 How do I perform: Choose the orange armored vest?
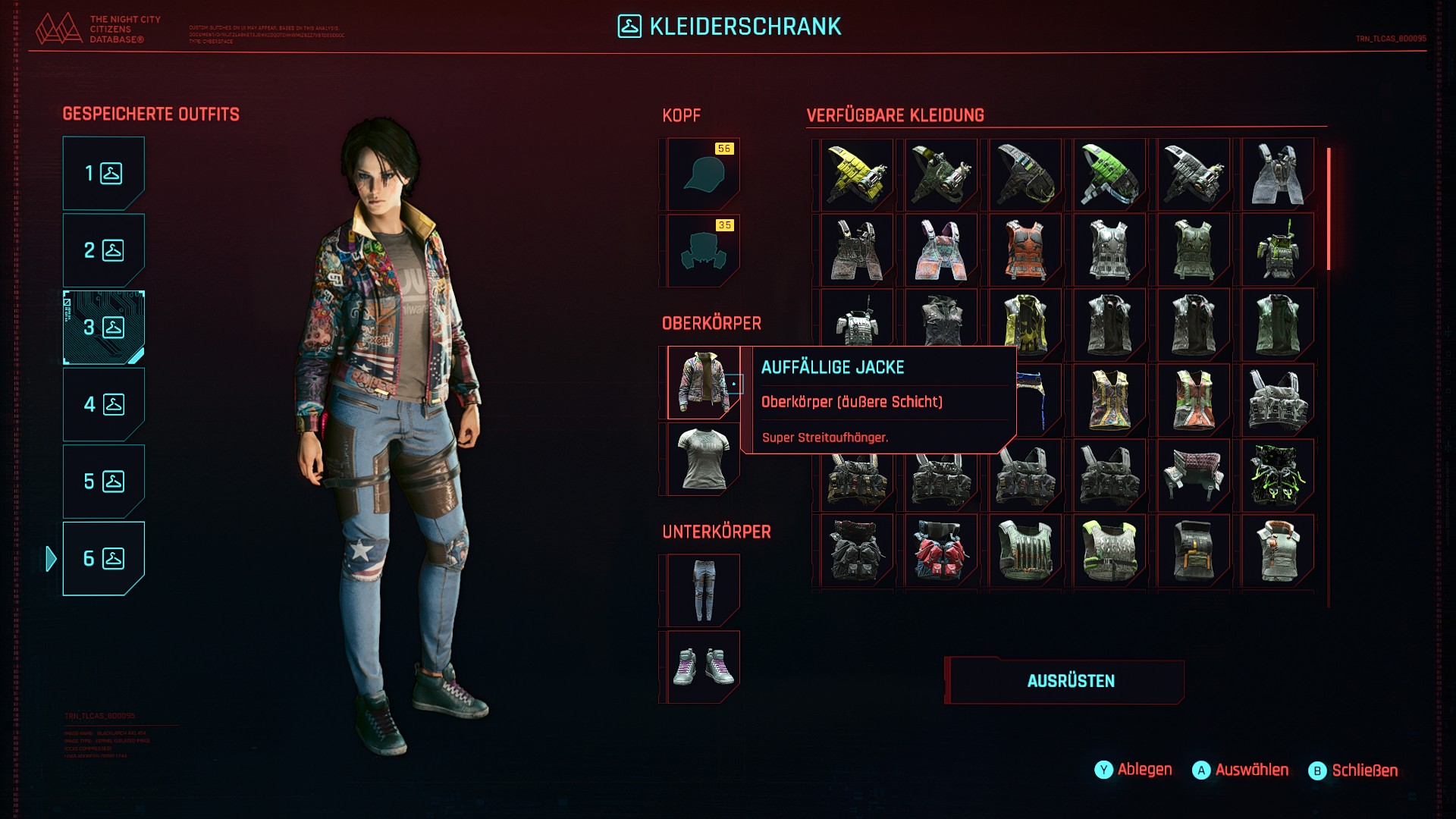(1025, 250)
